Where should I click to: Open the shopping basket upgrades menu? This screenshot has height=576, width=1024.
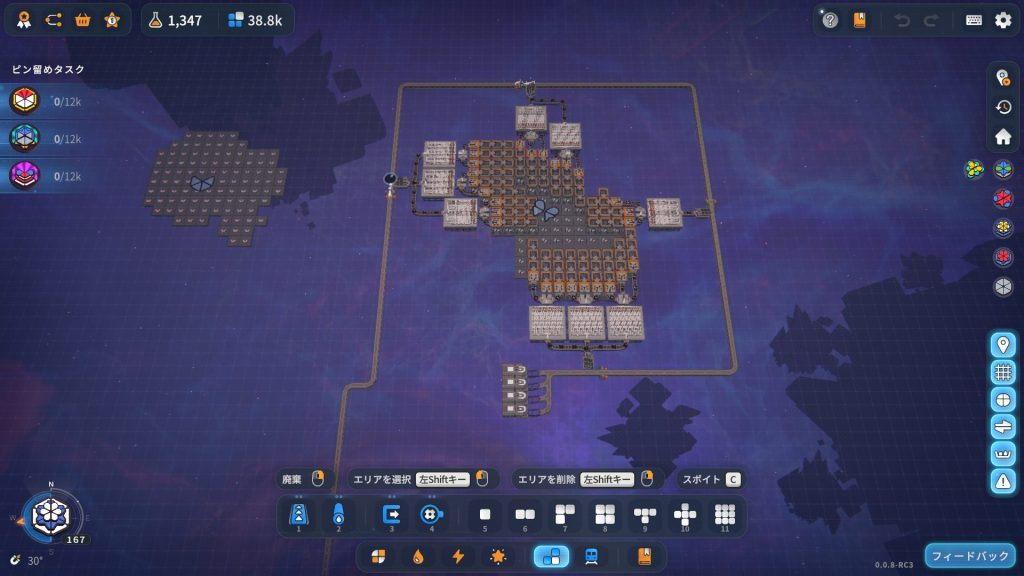tap(82, 19)
